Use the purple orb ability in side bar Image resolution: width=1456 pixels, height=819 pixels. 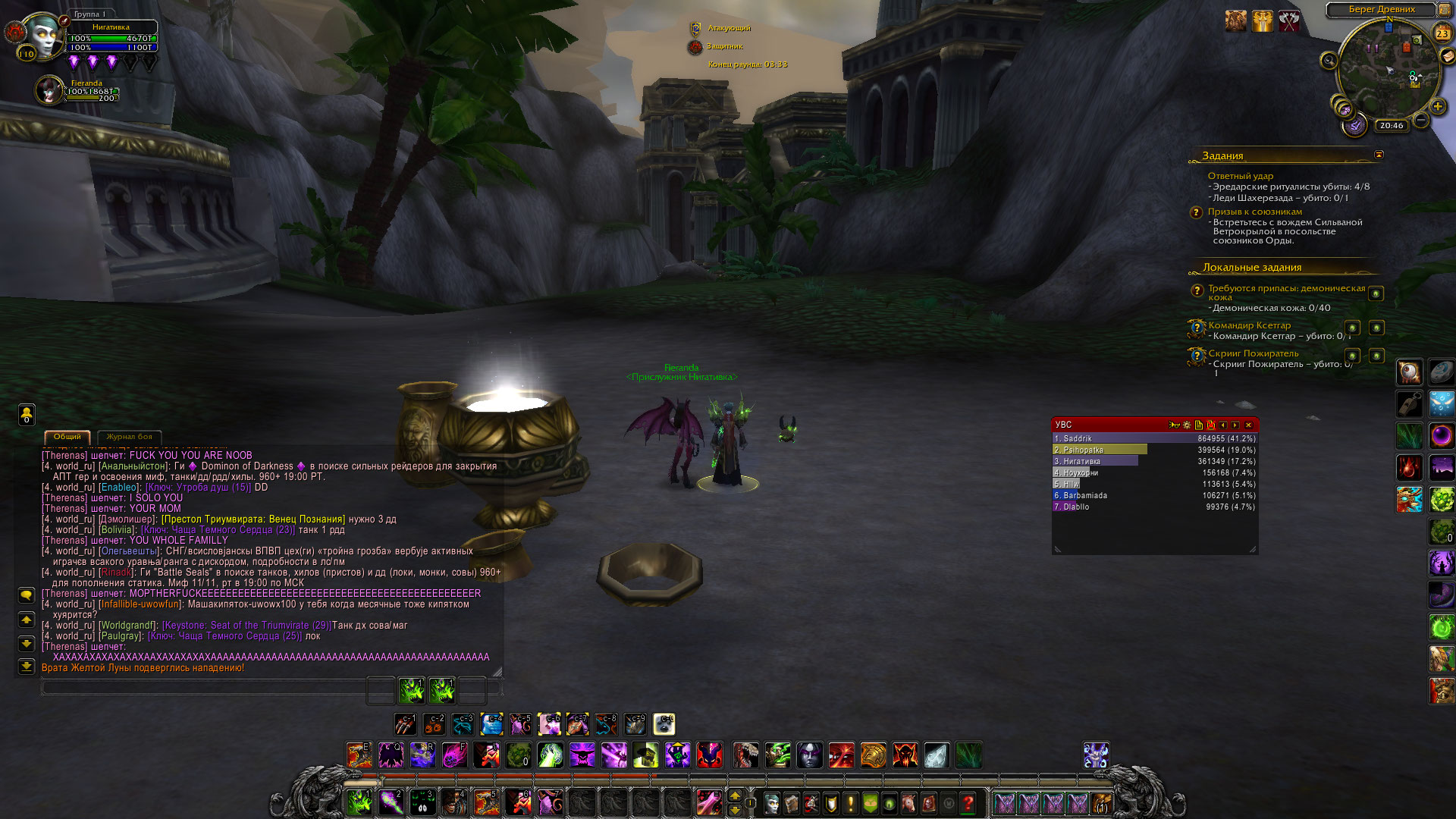coord(1442,436)
